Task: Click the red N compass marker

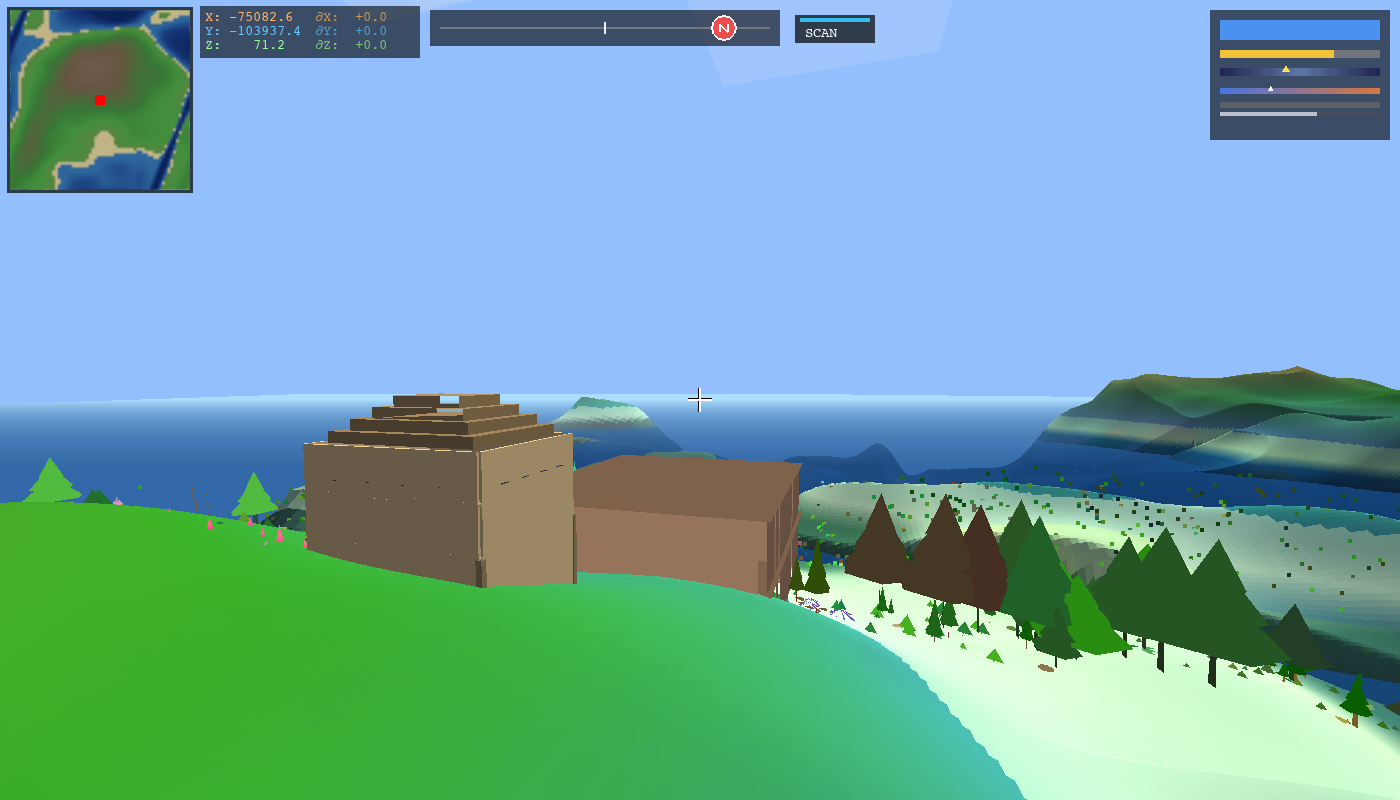Action: pos(722,27)
